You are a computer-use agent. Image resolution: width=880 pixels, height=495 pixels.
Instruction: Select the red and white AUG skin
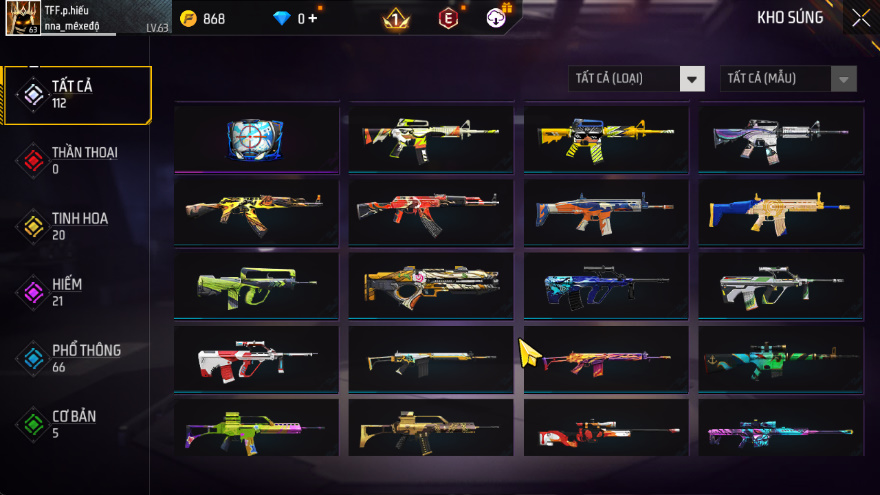256,358
